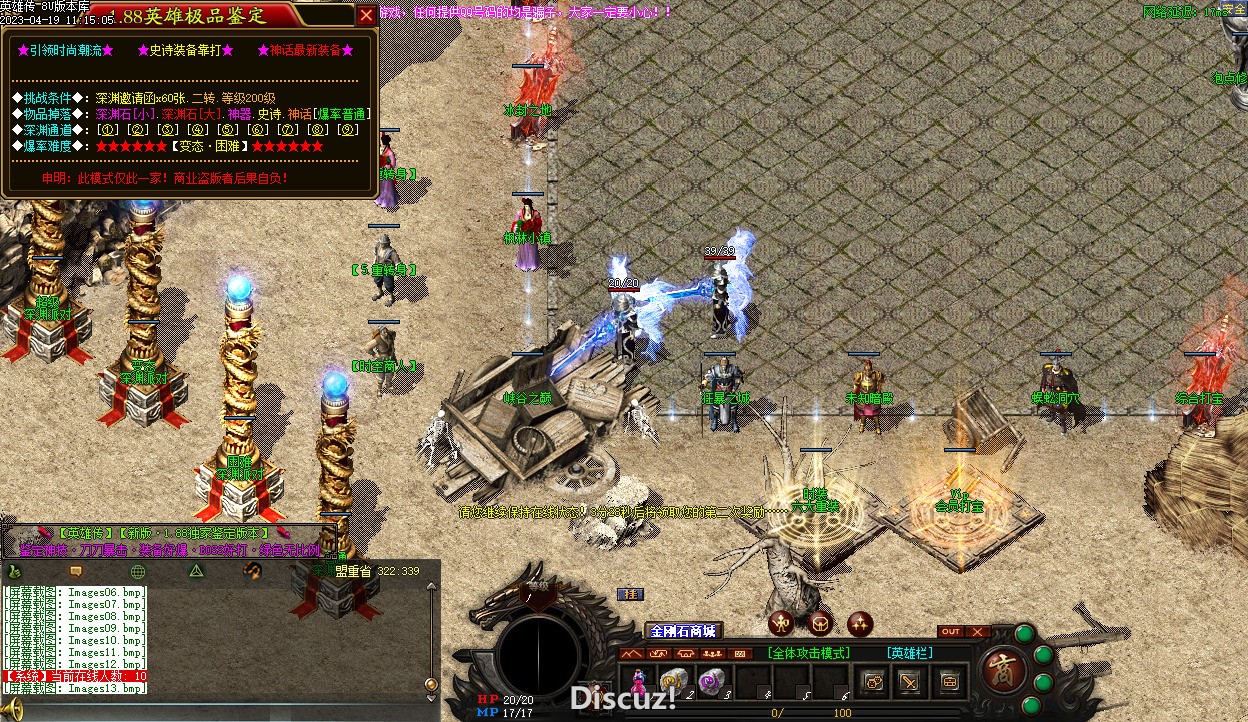The width and height of the screenshot is (1248, 722).
Task: Select the globe chat channel icon
Action: [138, 571]
